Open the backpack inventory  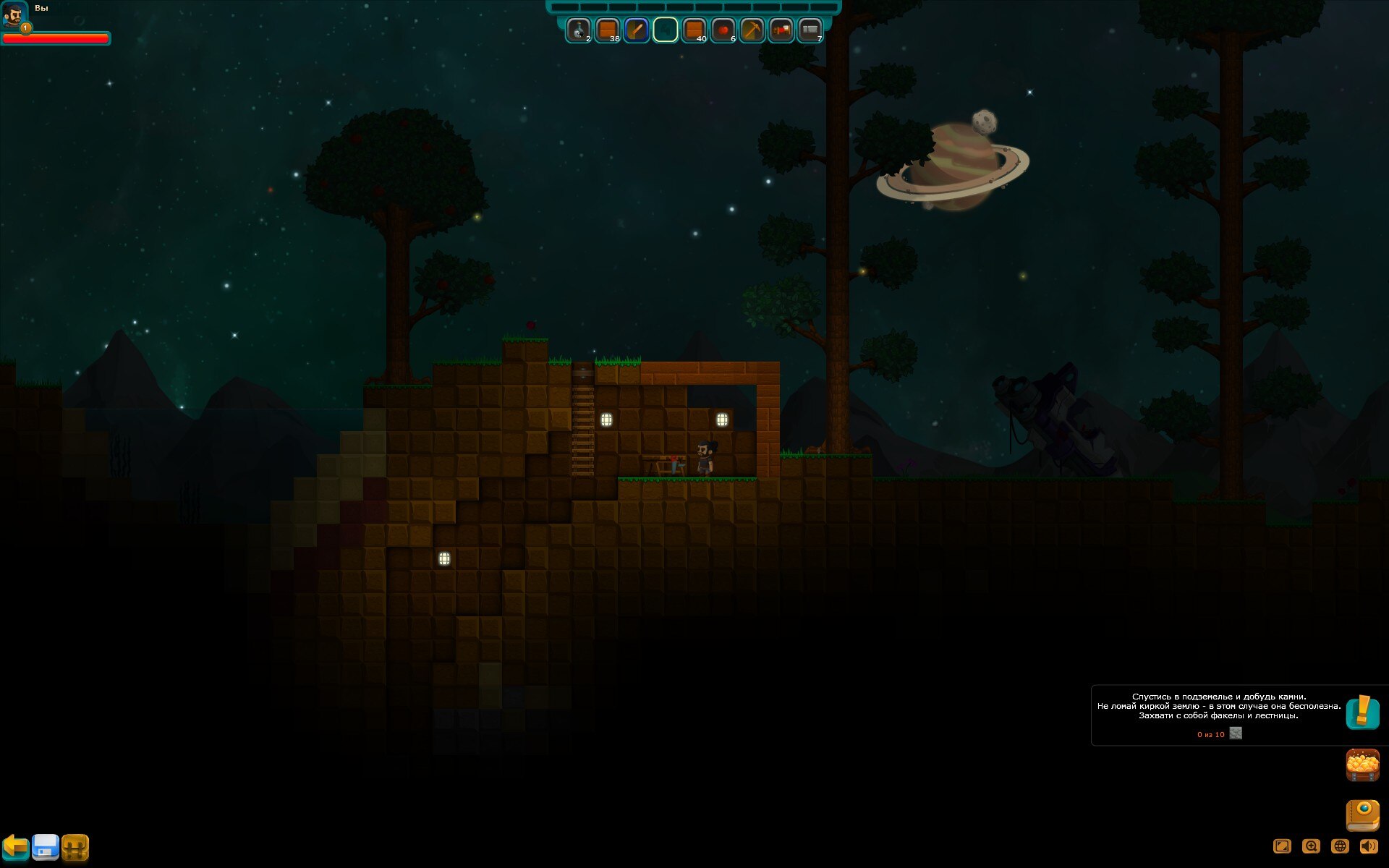pos(75,846)
